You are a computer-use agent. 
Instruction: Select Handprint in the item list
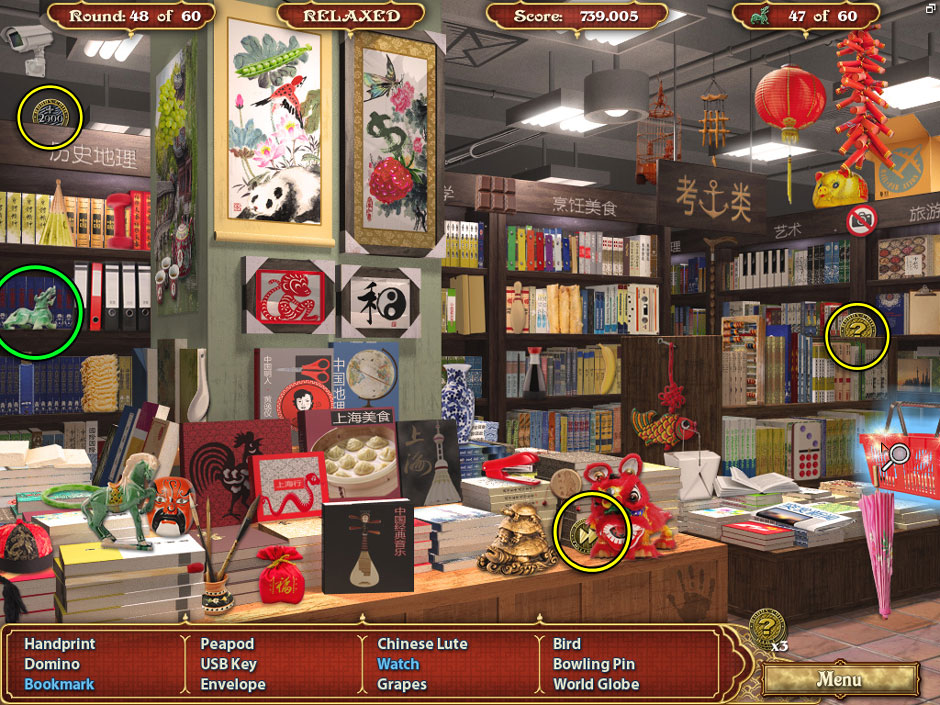60,644
